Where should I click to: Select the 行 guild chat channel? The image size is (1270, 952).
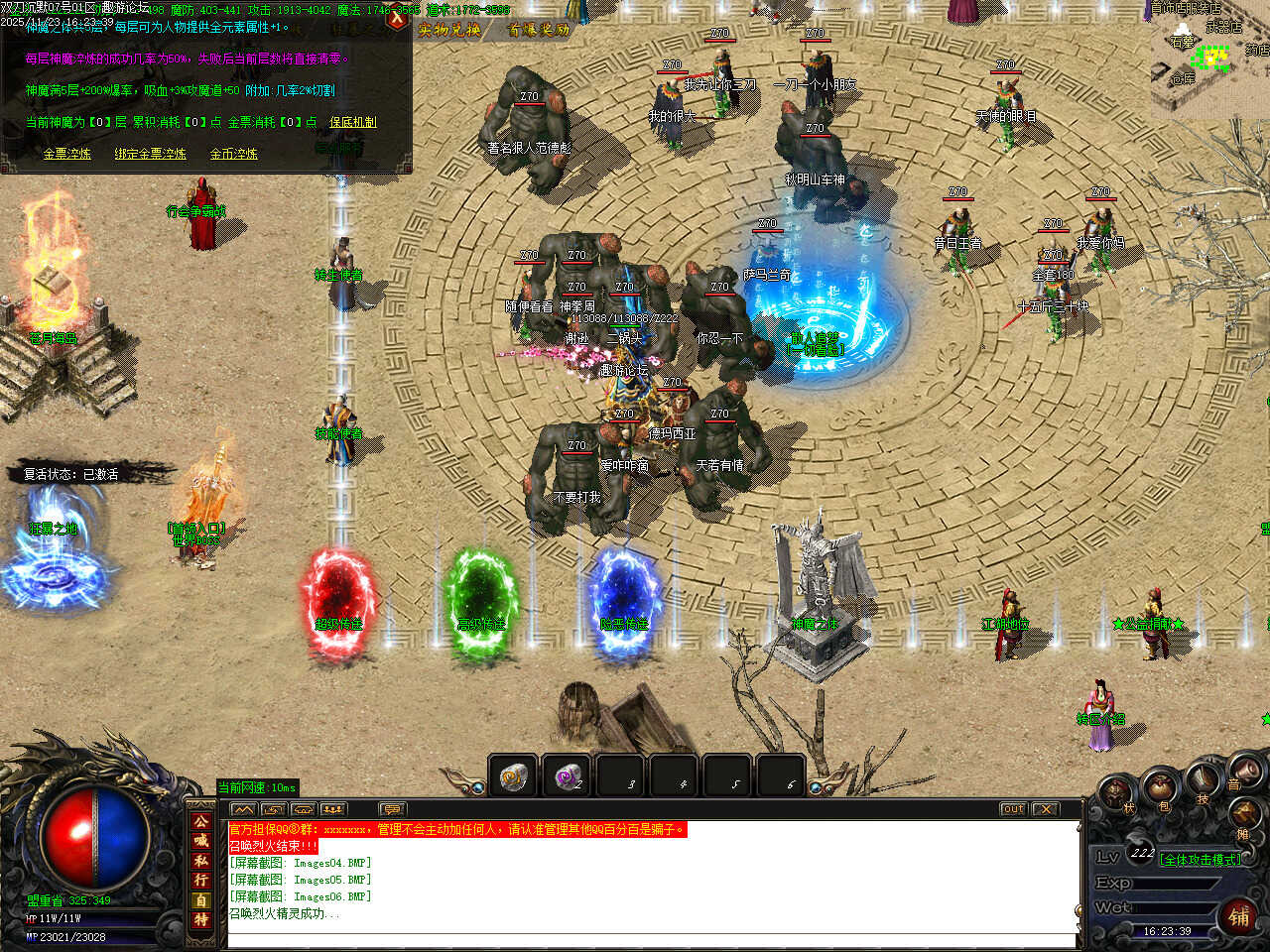(x=201, y=881)
